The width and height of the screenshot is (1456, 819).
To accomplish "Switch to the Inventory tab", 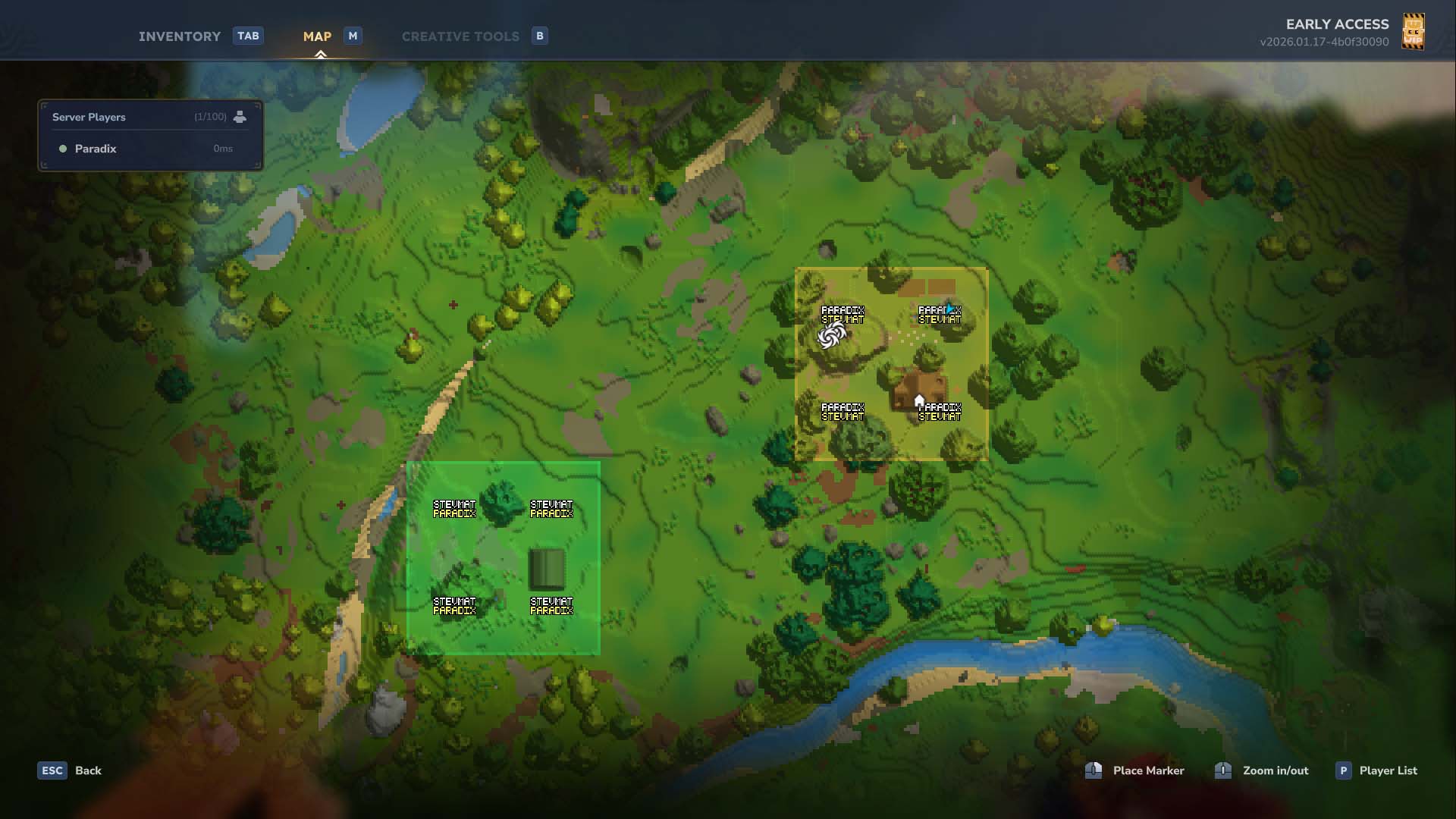I will point(180,36).
